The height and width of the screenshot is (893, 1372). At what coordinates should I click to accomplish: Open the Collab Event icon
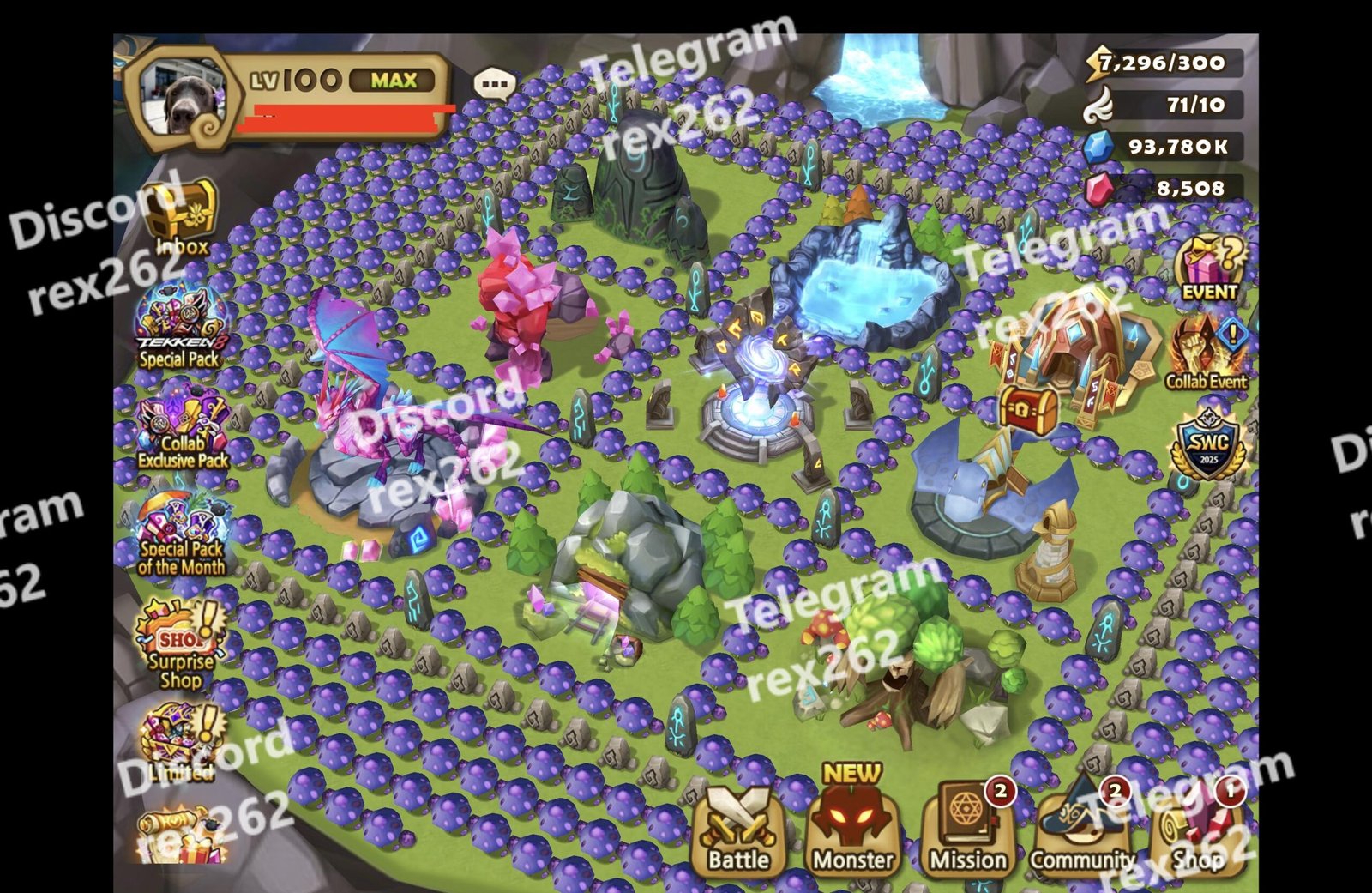[1207, 353]
